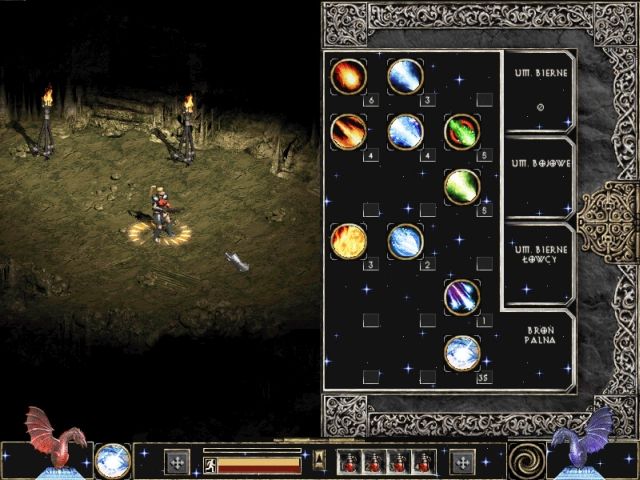The image size is (640, 480).
Task: Open the right skill selector spiral icon
Action: [x=525, y=460]
